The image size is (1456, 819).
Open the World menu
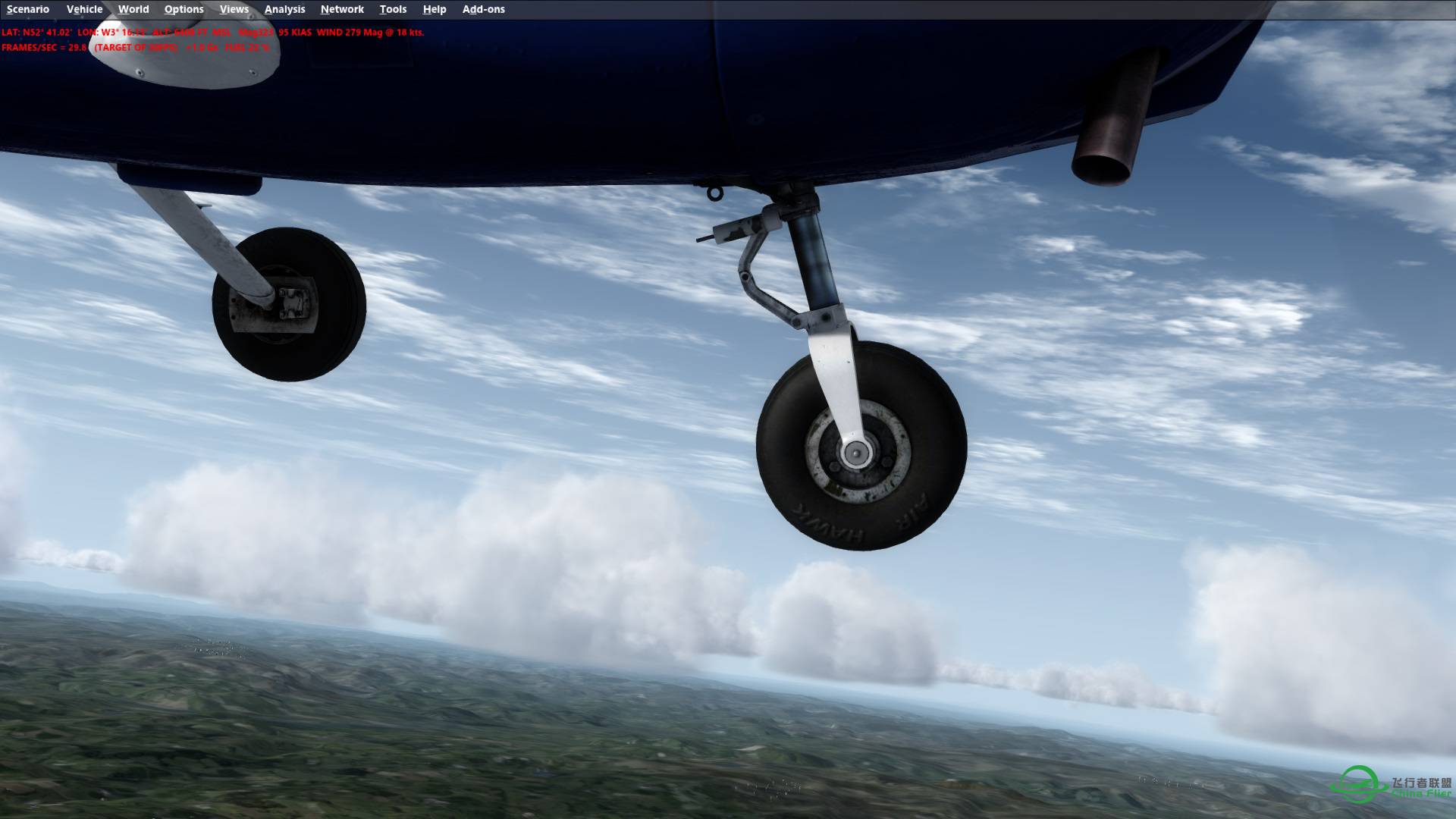coord(133,9)
